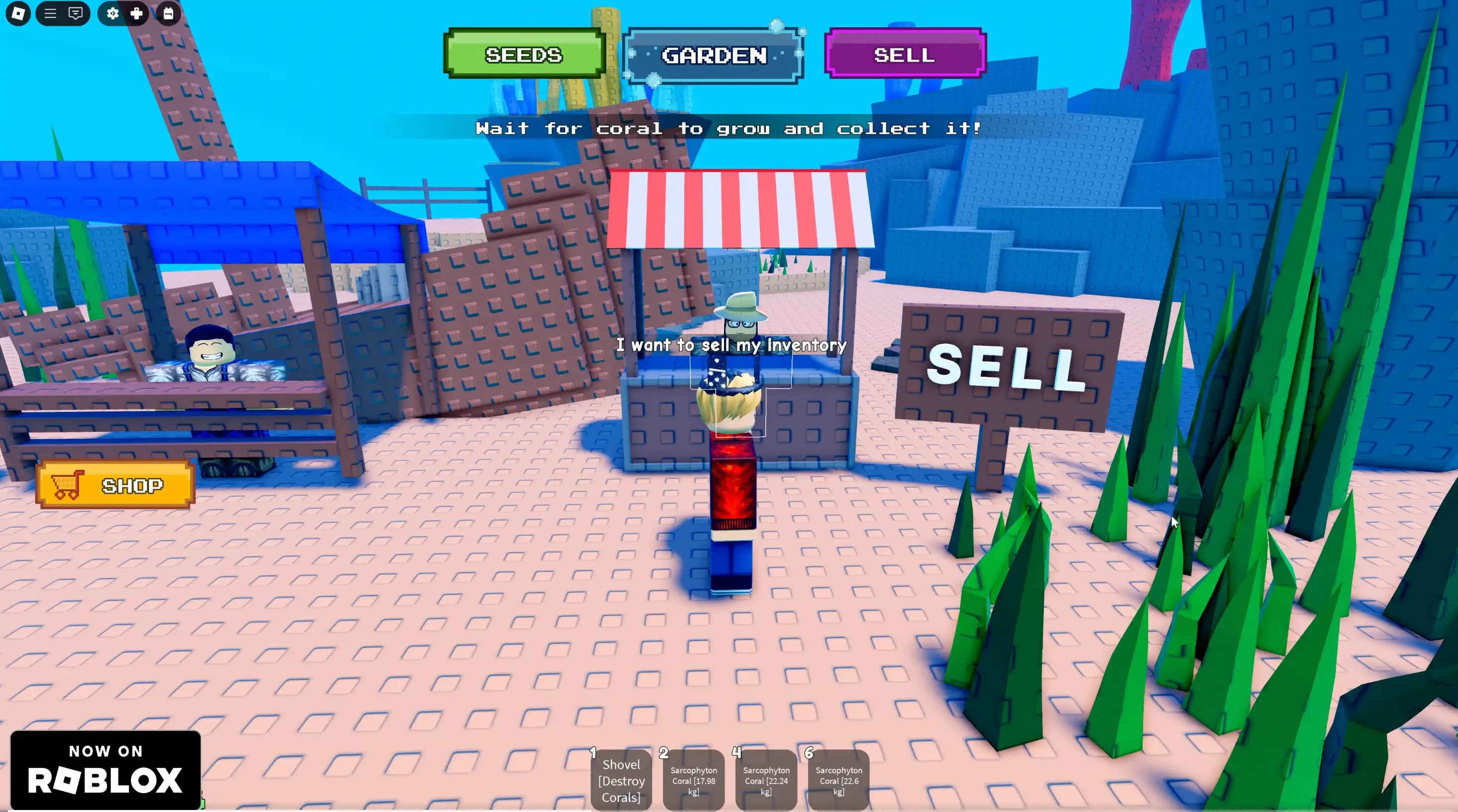The image size is (1458, 812).
Task: Open the backpack inventory icon
Action: (x=168, y=13)
